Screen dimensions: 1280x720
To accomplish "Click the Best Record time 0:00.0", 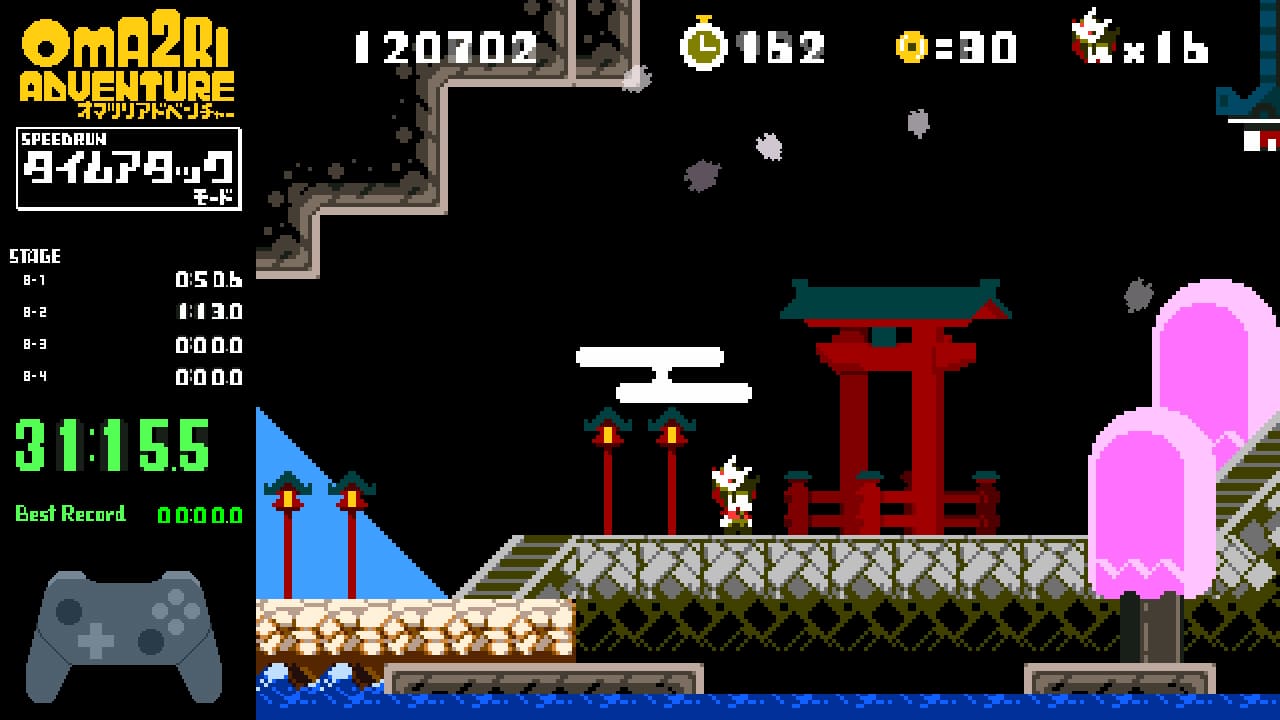I will [198, 516].
